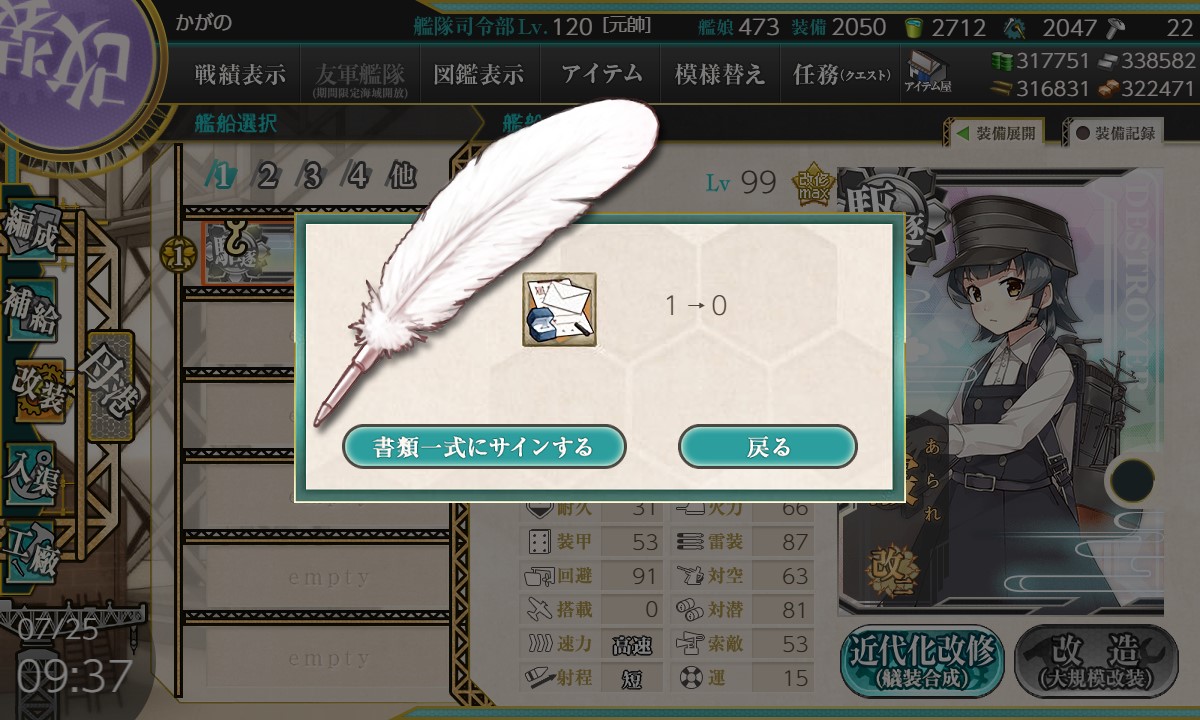The image size is (1200, 720).
Task: Open 図鑑表示 encyclopedia menu
Action: point(478,75)
